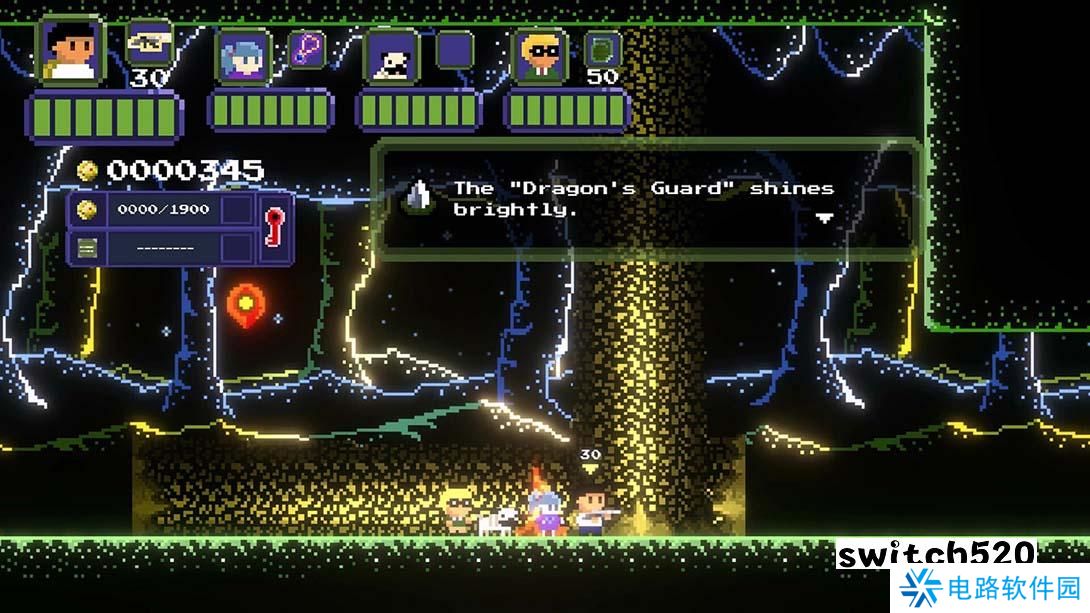Select the mustached man character portrait
Image resolution: width=1090 pixels, height=613 pixels.
391,56
